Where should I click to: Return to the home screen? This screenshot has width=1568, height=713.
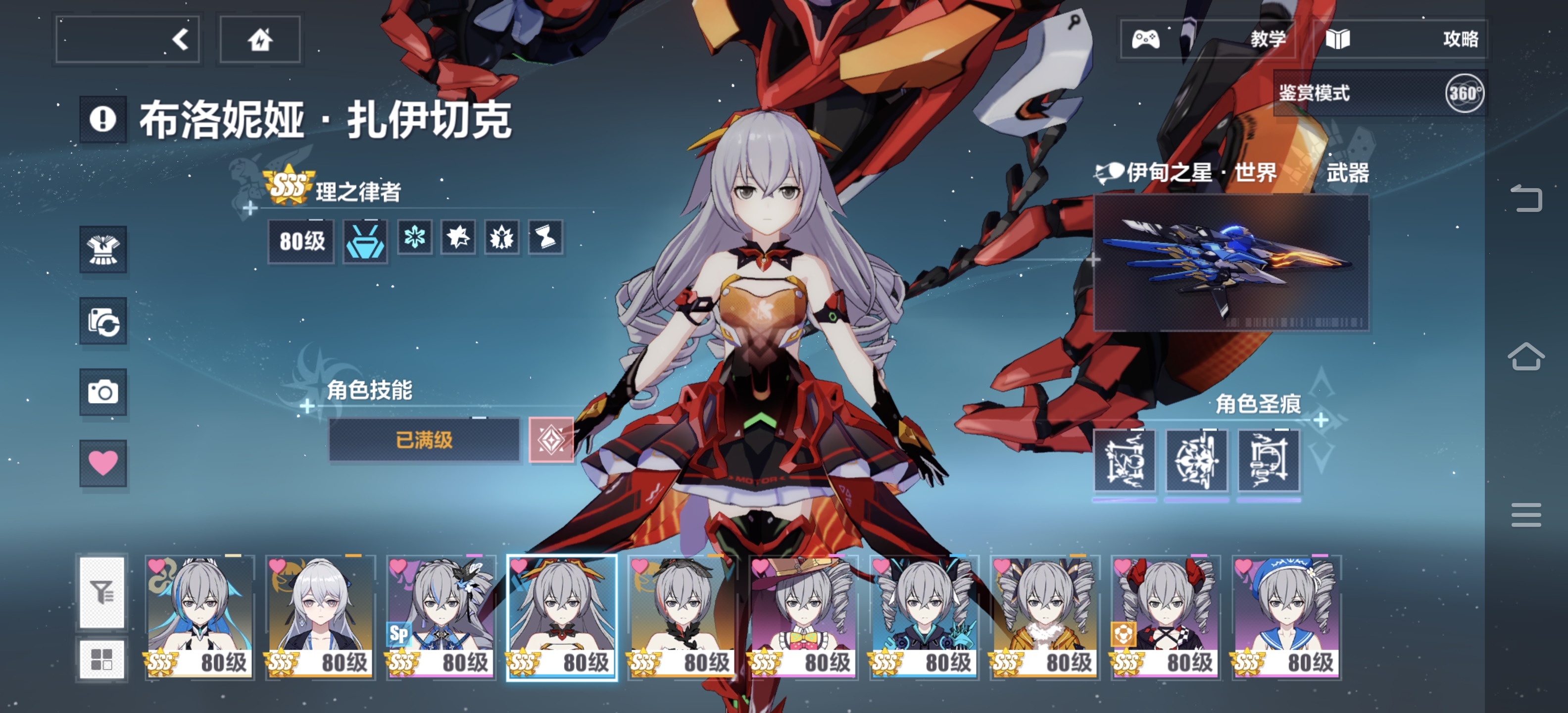[260, 40]
